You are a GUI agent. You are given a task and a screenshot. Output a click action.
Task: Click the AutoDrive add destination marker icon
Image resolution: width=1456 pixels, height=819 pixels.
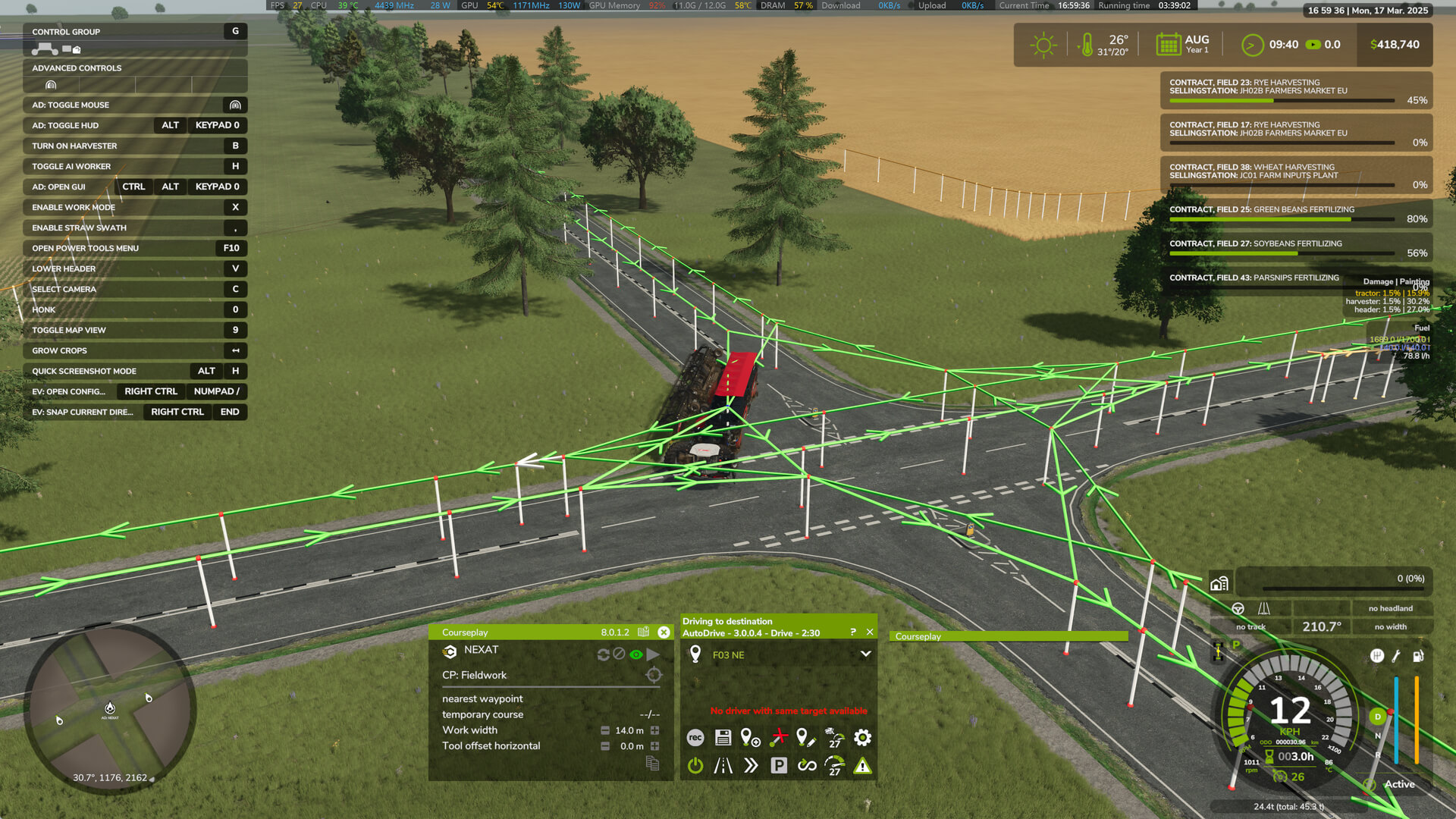coord(750,737)
